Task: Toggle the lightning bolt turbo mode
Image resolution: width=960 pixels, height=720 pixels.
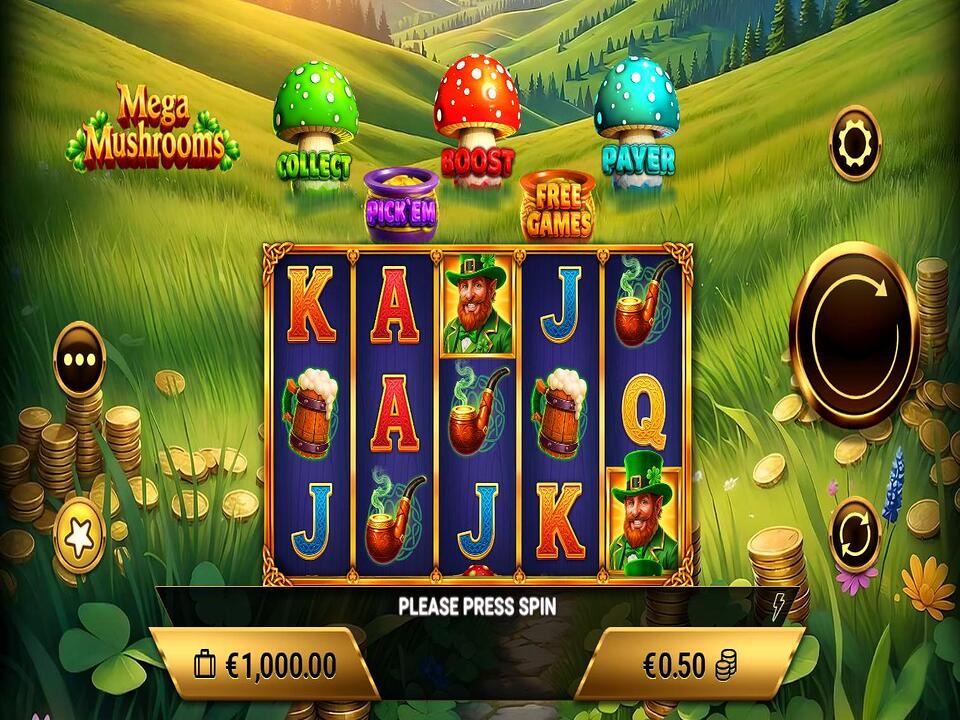Action: [x=778, y=603]
